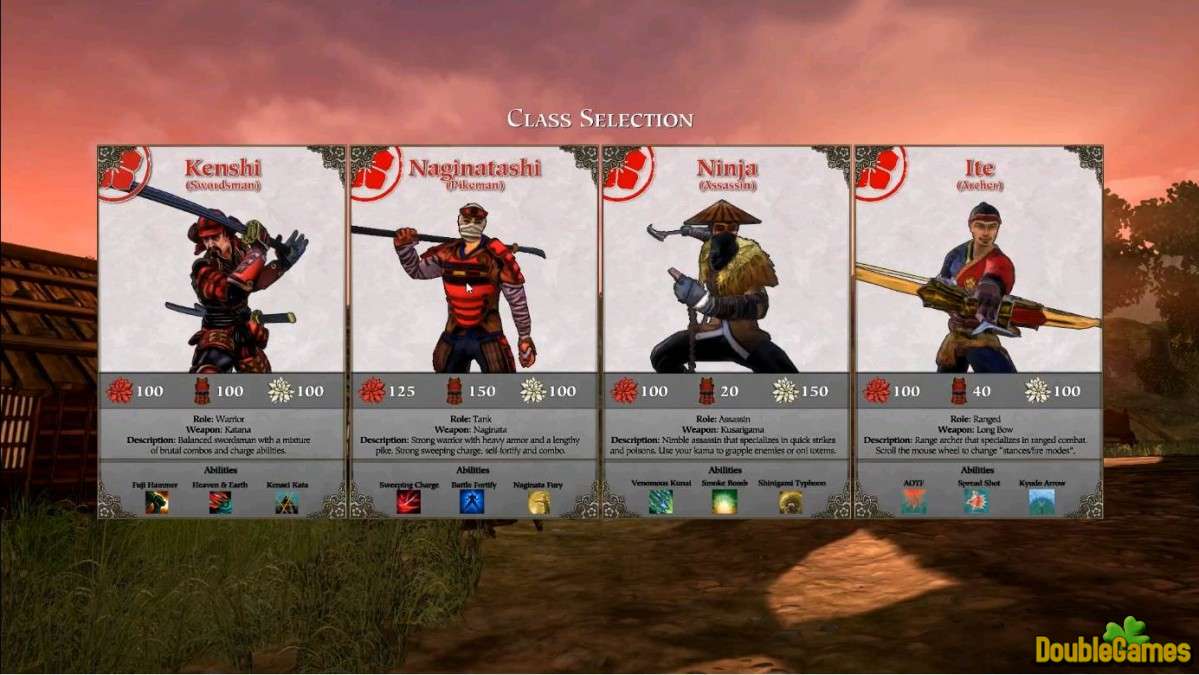Select the Spread Shot ability icon
The image size is (1199, 675).
click(978, 502)
